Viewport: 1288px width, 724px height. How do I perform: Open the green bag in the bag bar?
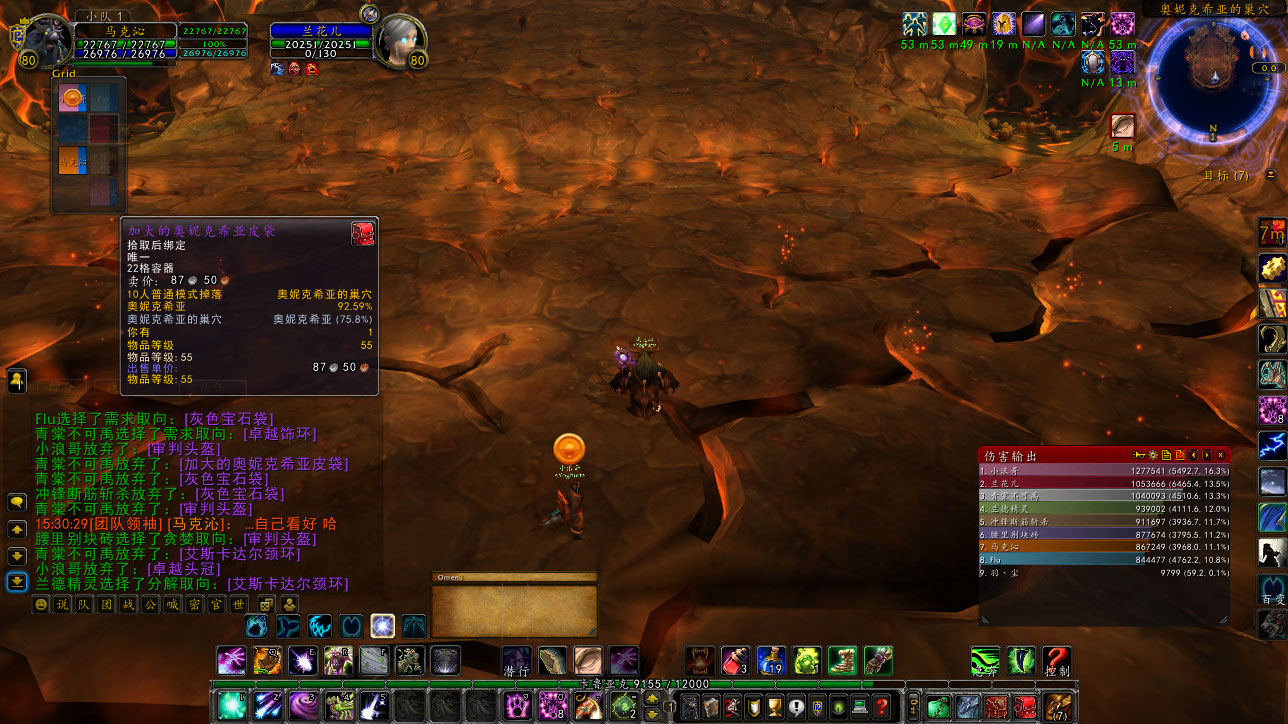(938, 707)
